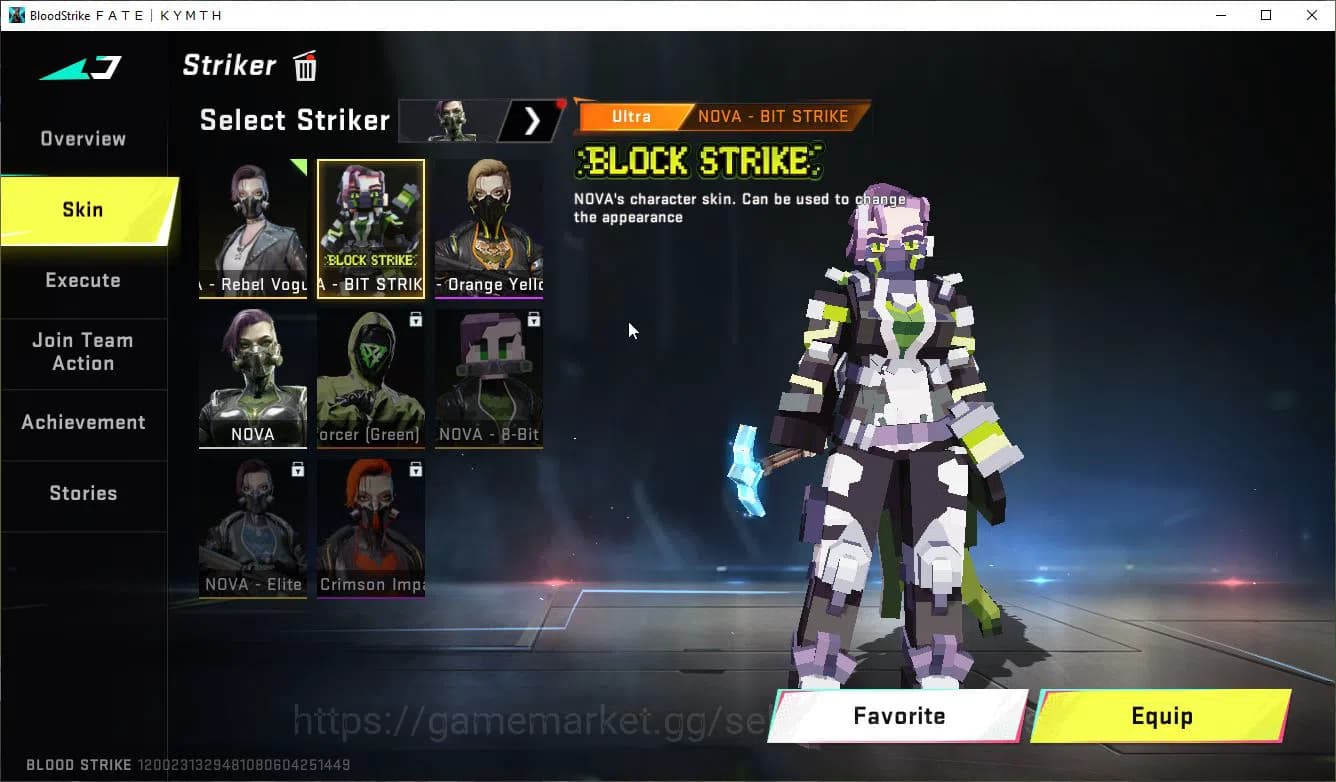Select the Orange Yellow skin thumbnail
The width and height of the screenshot is (1336, 782).
[488, 228]
